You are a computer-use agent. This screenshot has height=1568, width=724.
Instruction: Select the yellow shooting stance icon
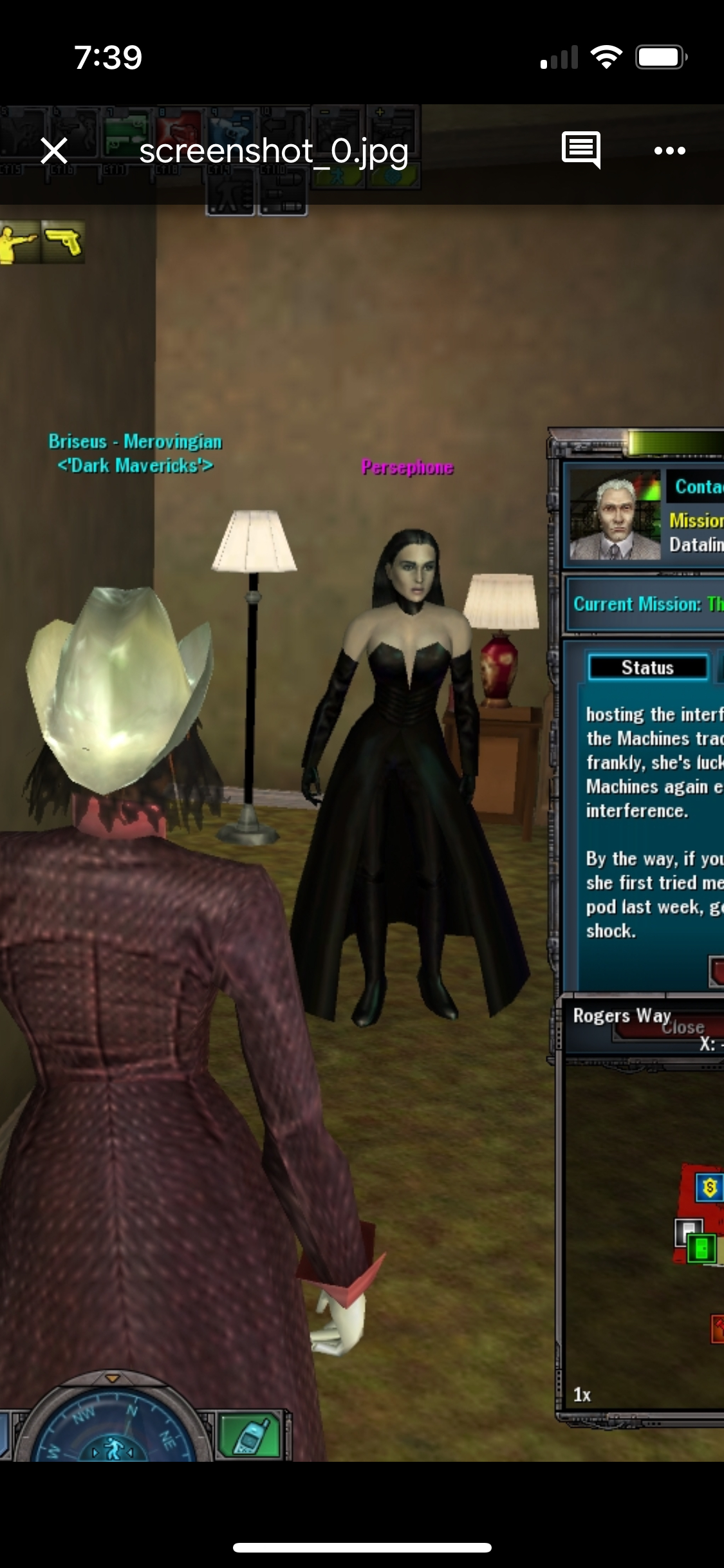point(18,242)
